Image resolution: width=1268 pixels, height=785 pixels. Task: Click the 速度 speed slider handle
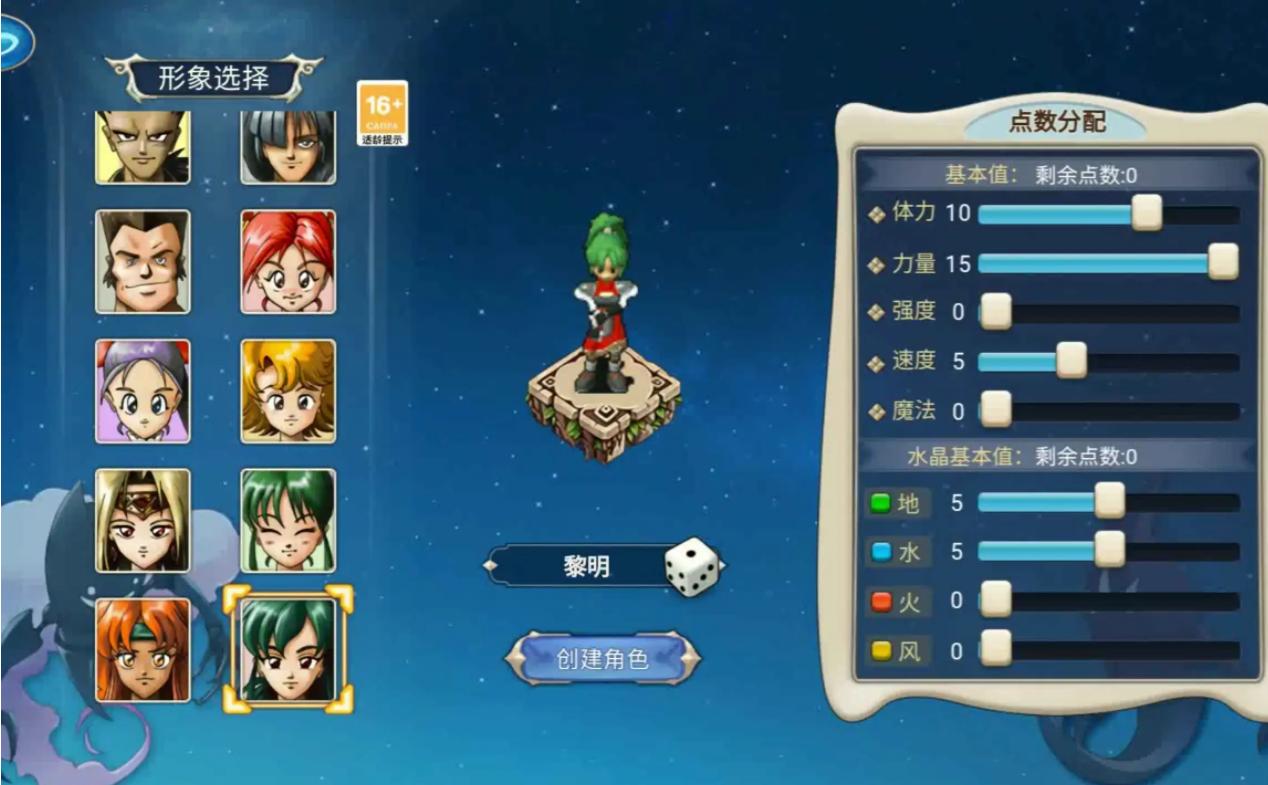pos(1071,360)
